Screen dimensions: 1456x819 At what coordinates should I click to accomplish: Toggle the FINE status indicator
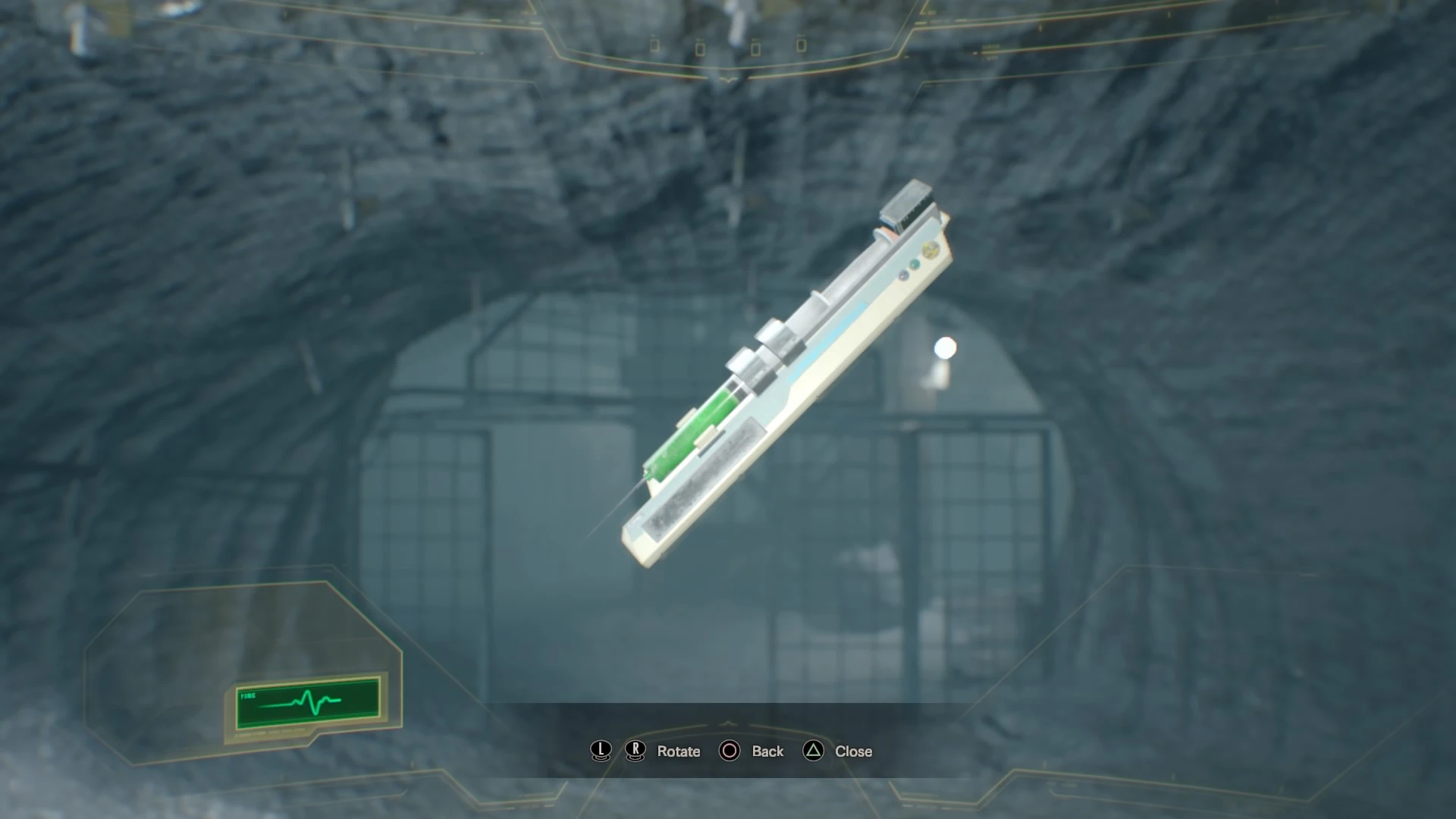pos(248,695)
